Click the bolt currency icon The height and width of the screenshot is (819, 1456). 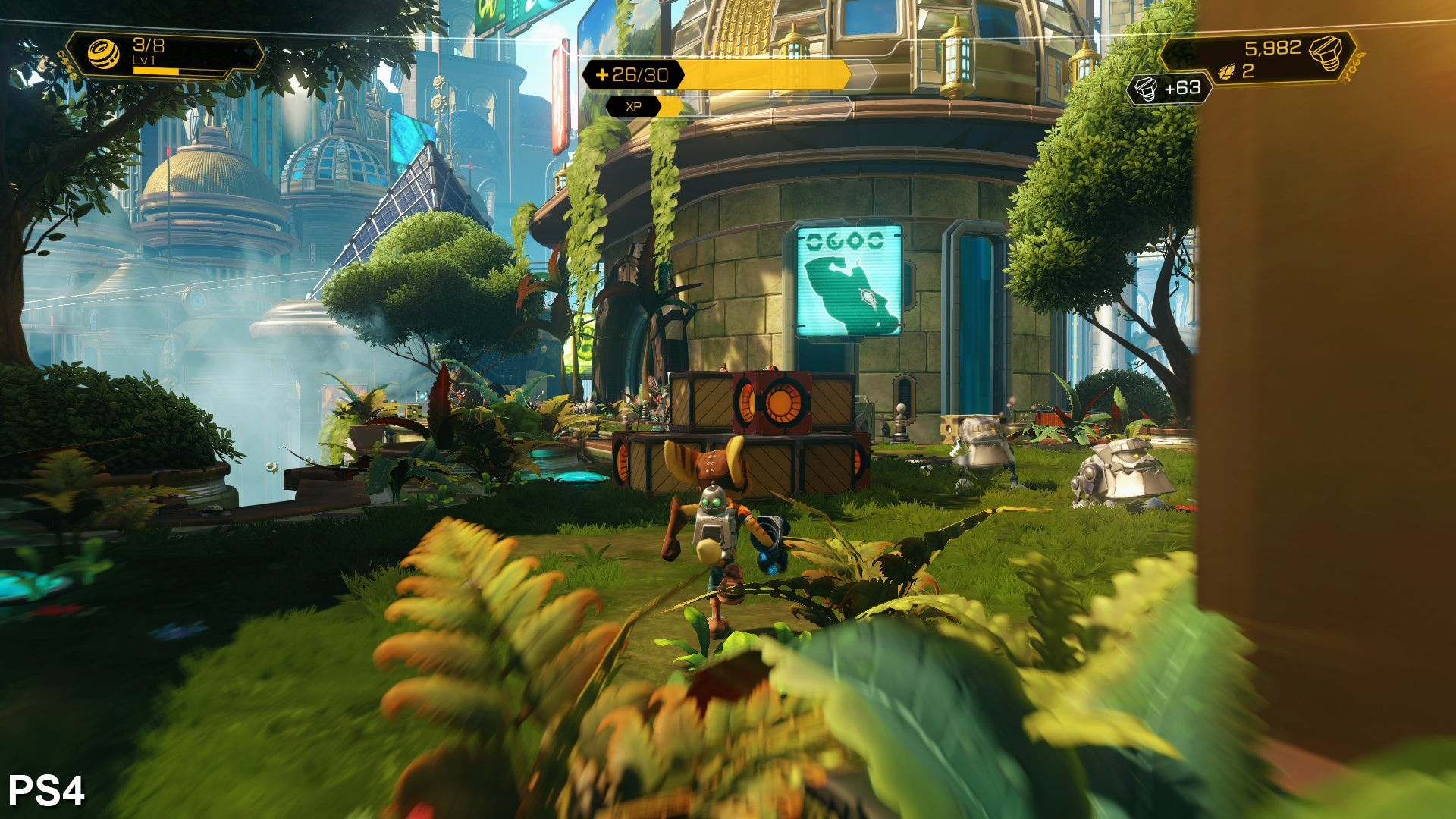pos(1326,53)
